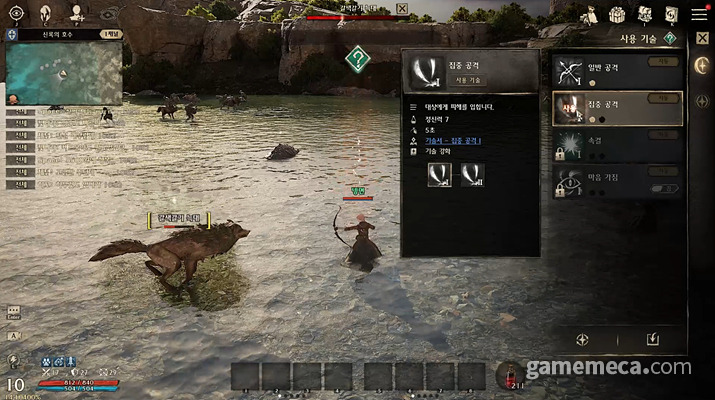
Task: Select the locked starburst skill row
Action: pyautogui.click(x=617, y=146)
